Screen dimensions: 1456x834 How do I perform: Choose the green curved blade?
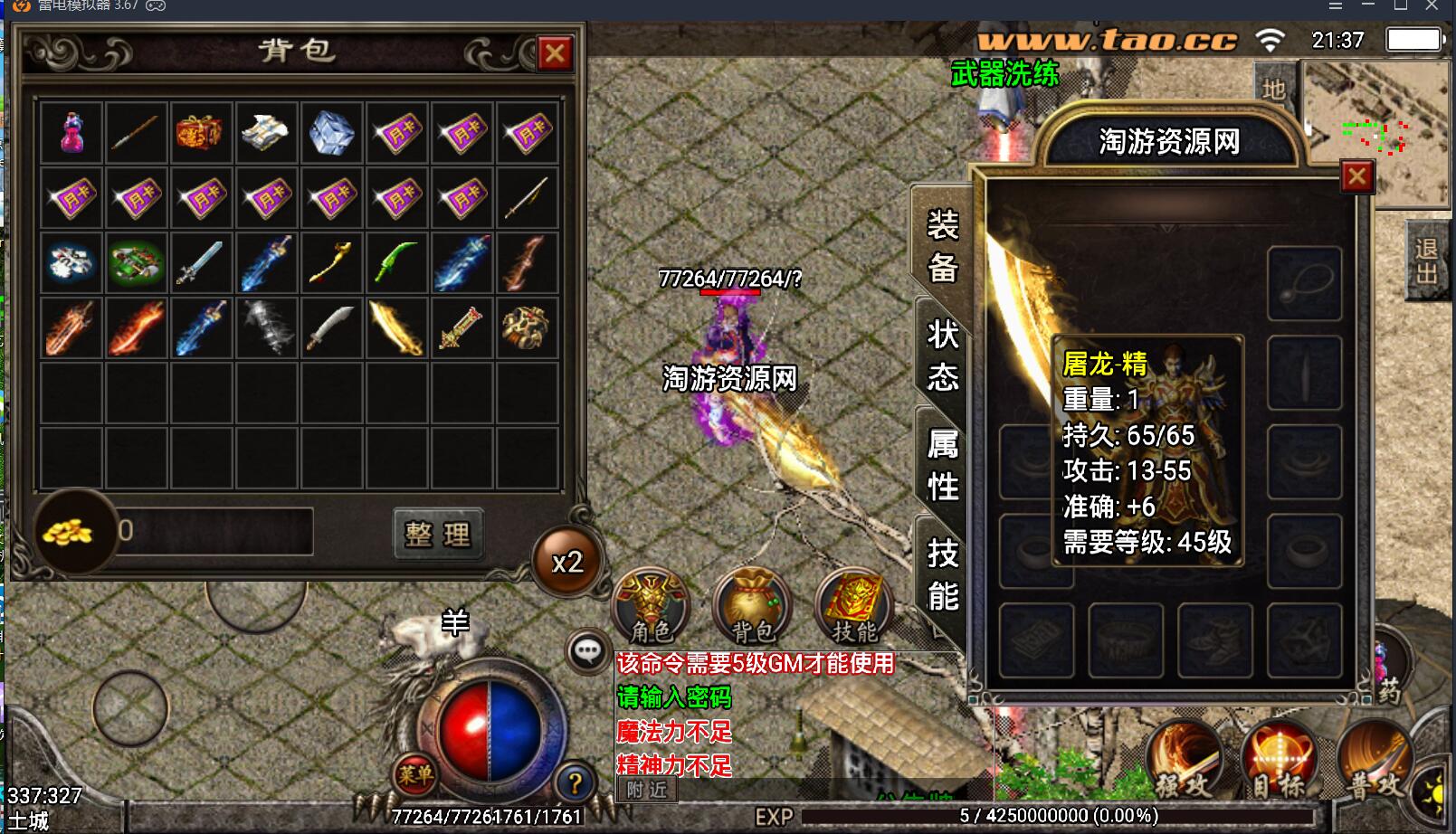396,262
